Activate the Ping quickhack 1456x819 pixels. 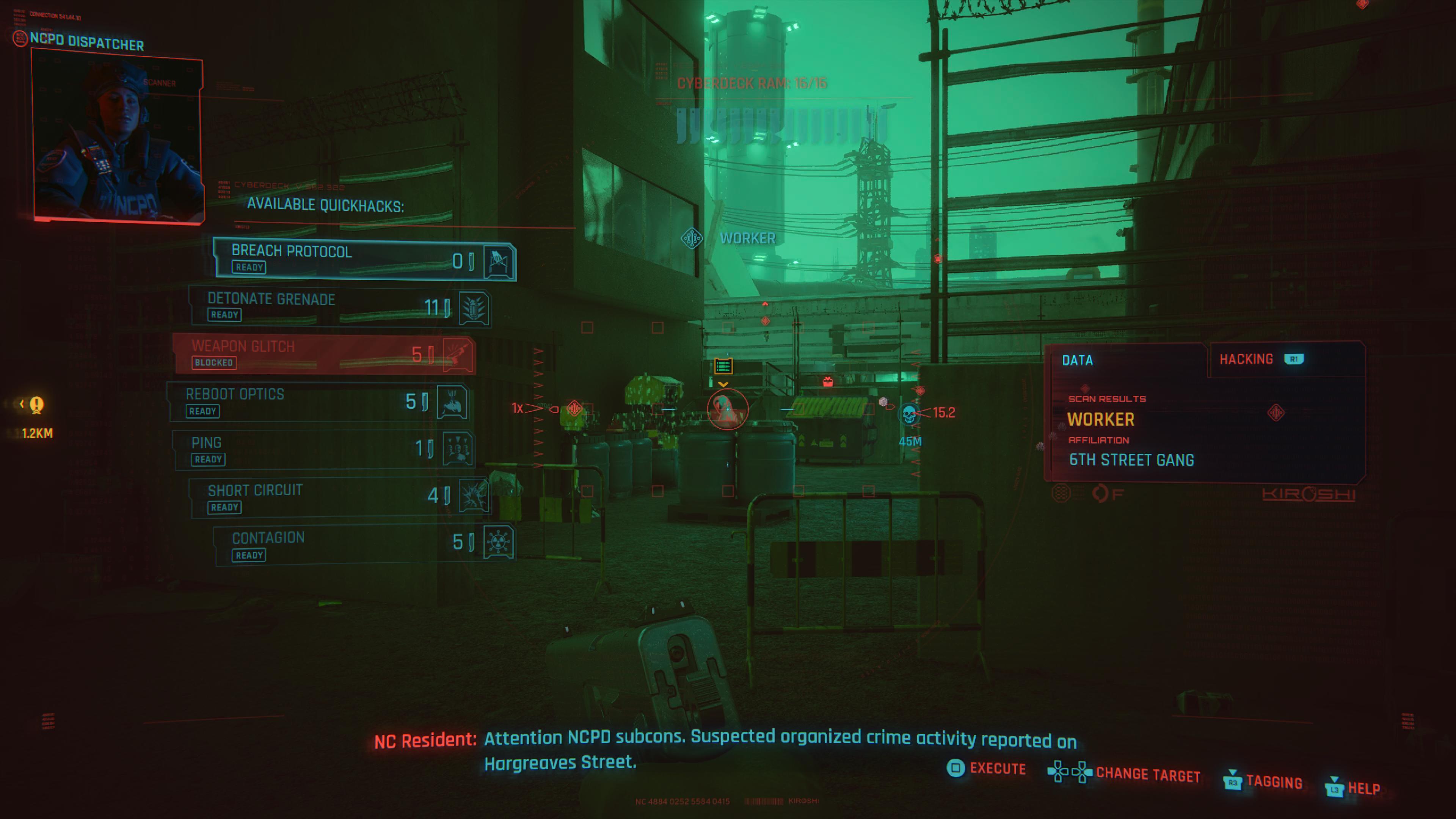click(x=323, y=450)
